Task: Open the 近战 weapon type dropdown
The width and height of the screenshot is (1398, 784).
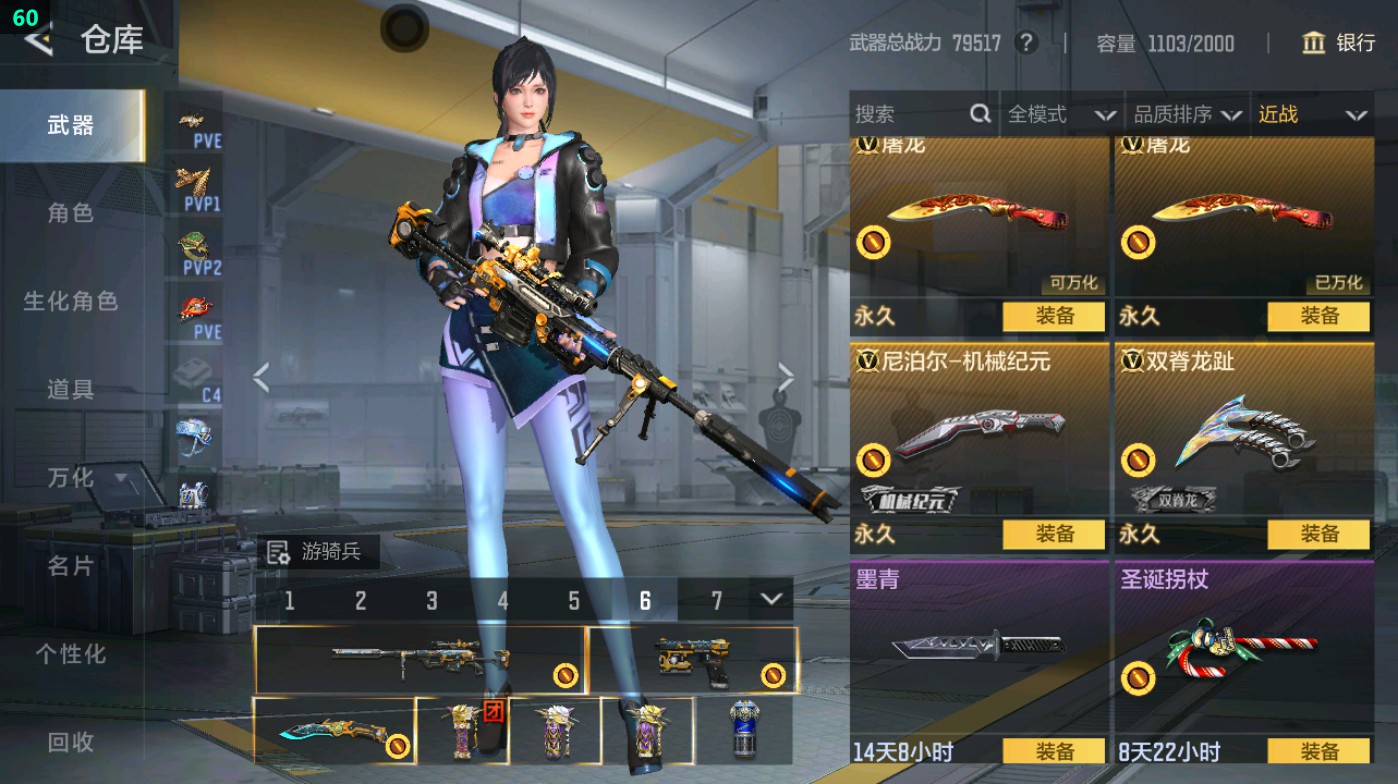Action: coord(1312,115)
